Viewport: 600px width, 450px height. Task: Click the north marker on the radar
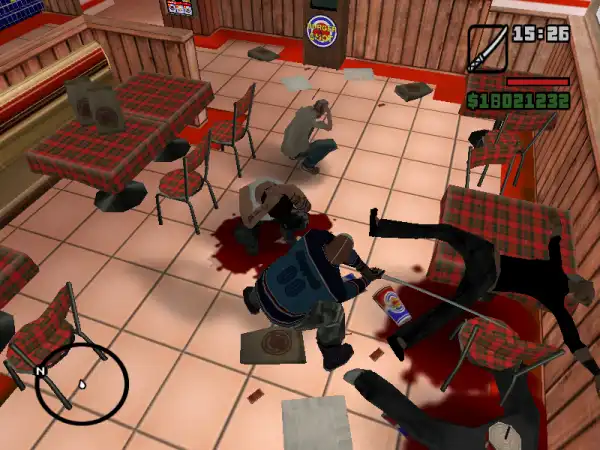(42, 371)
